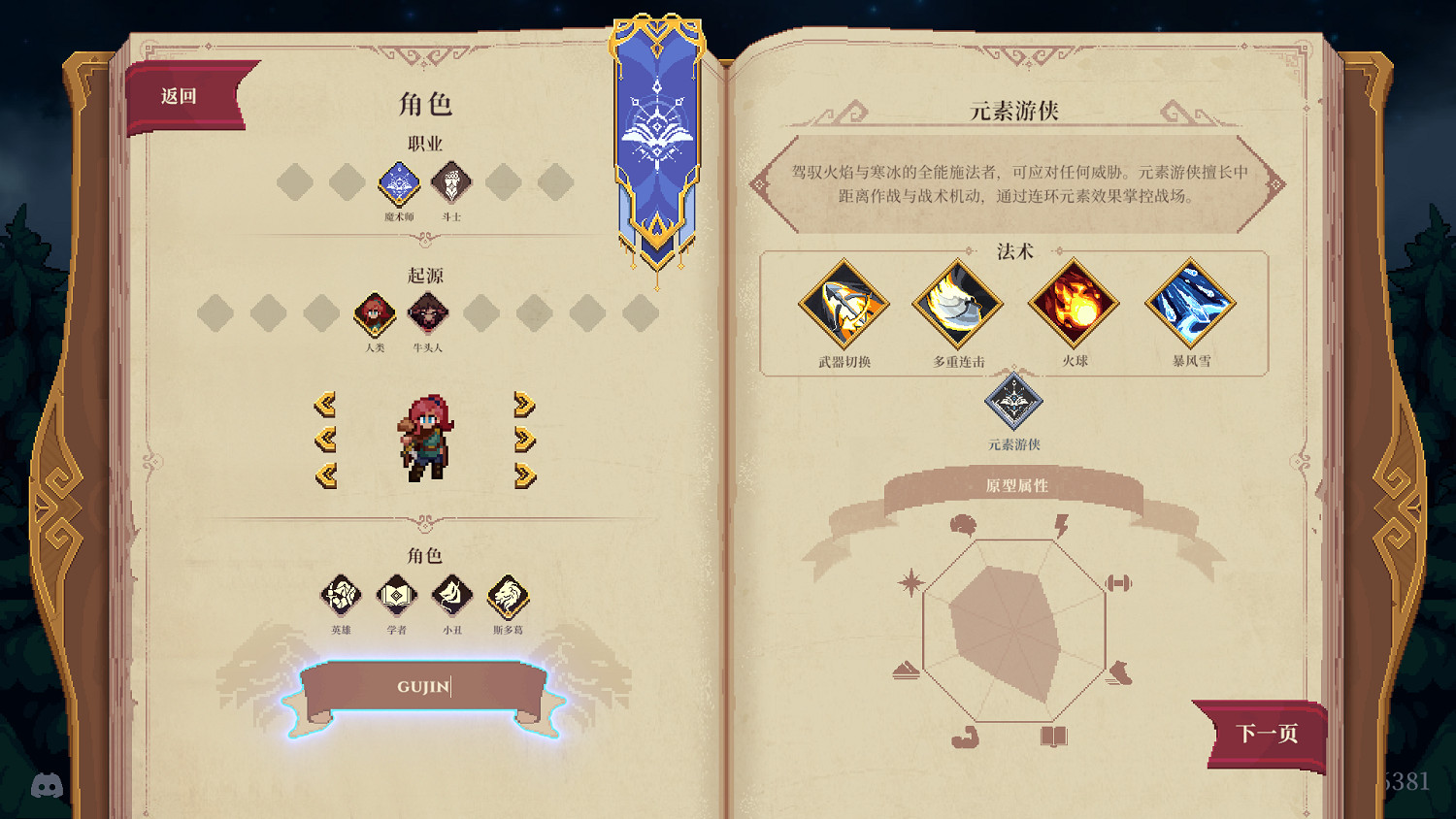Select the 斯多葛 (Stoic) lion icon

point(507,597)
